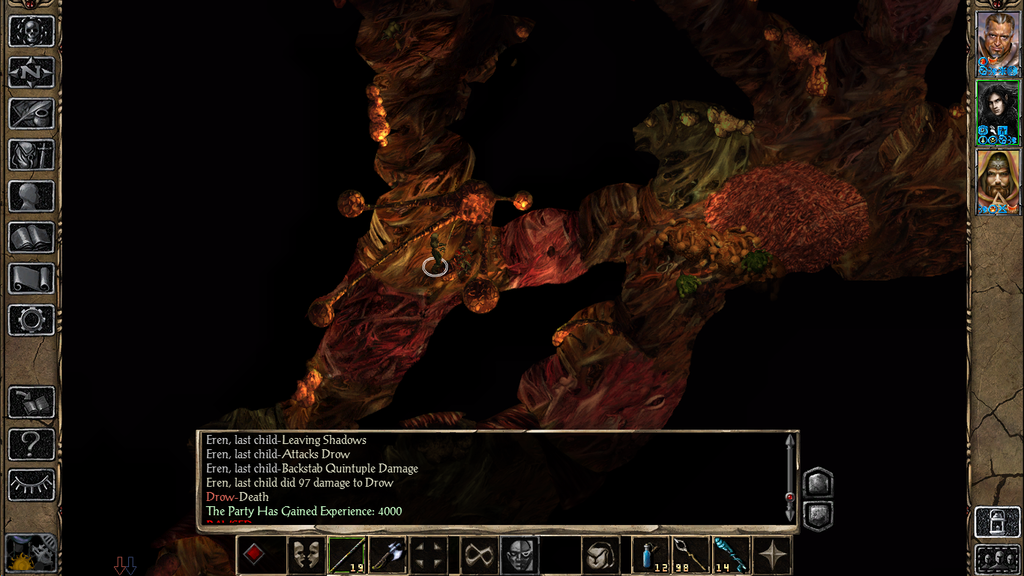The height and width of the screenshot is (576, 1024).
Task: Open the options gear menu
Action: click(x=31, y=320)
